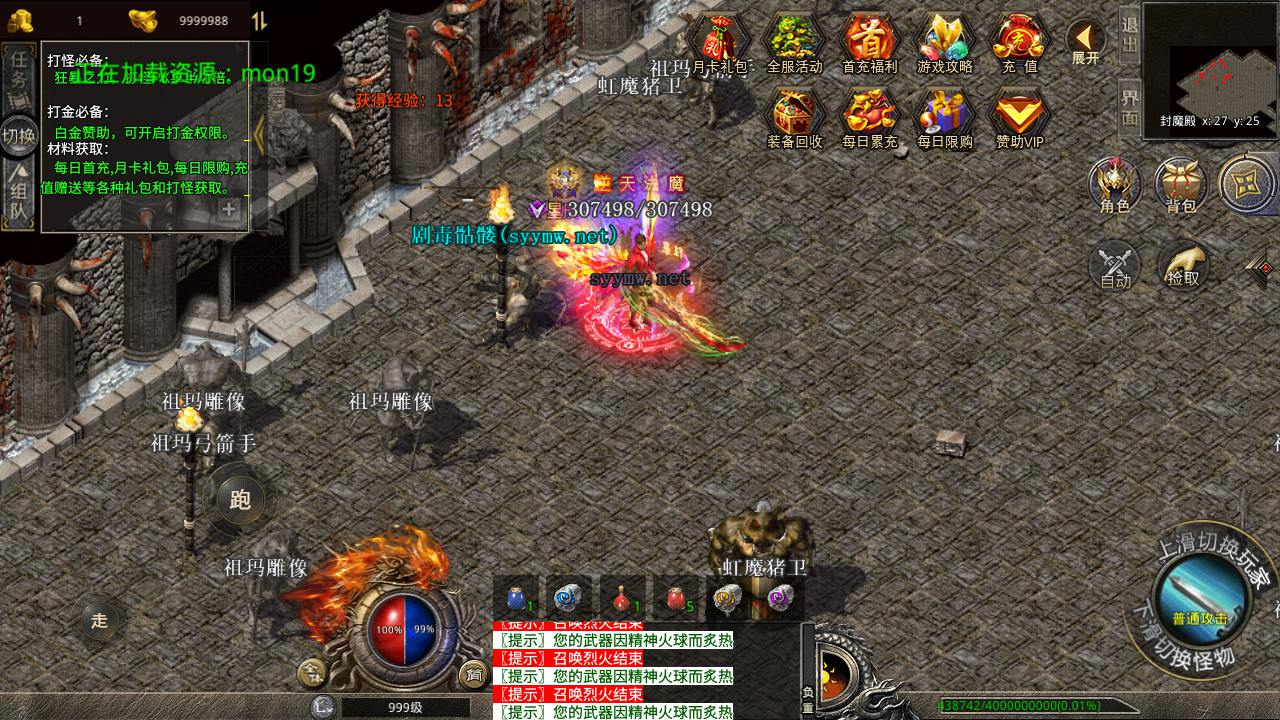Screen dimensions: 1280x720
Task: Open the 充值 recharge shop
Action: (x=1019, y=42)
